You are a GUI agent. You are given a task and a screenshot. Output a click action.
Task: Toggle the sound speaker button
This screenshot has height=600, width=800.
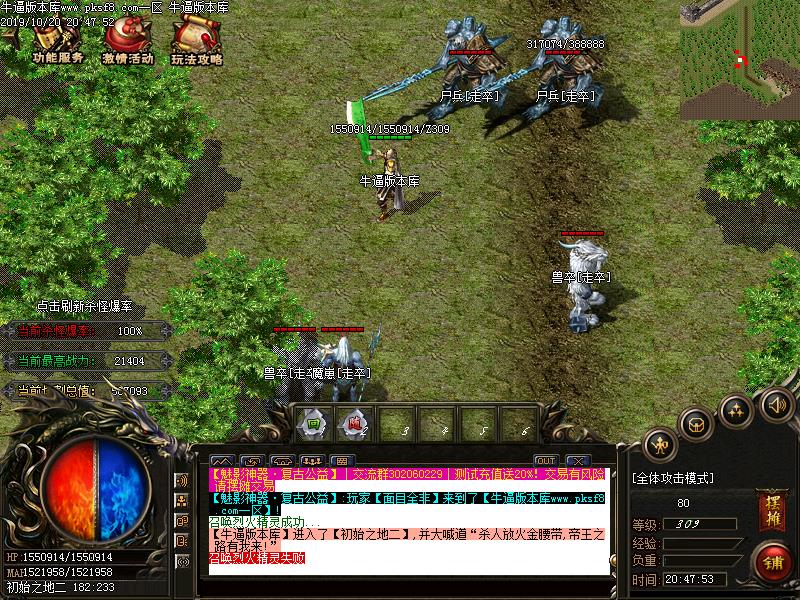coord(775,405)
